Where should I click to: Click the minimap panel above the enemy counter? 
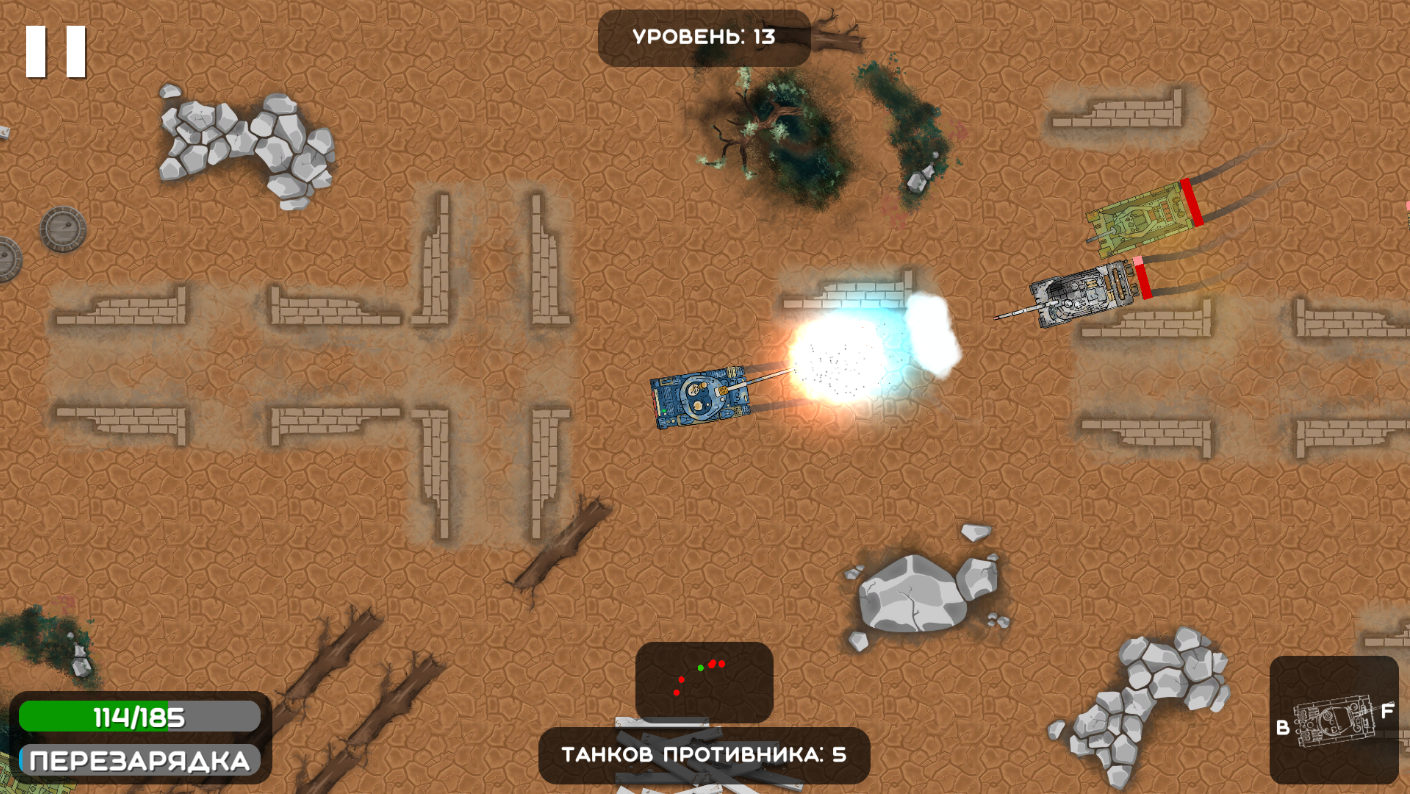pyautogui.click(x=705, y=682)
